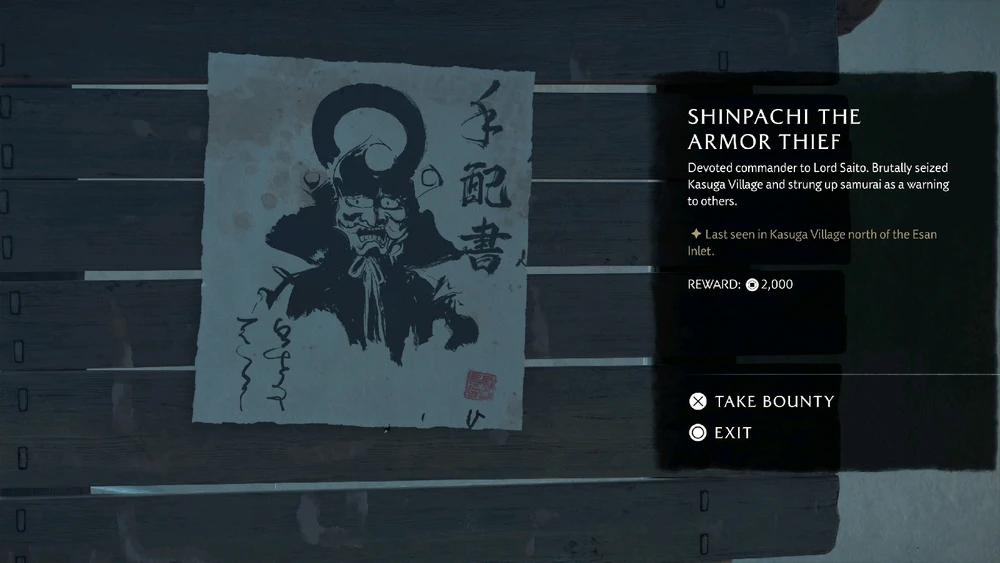Choose Exit to leave the bounty board

point(721,433)
